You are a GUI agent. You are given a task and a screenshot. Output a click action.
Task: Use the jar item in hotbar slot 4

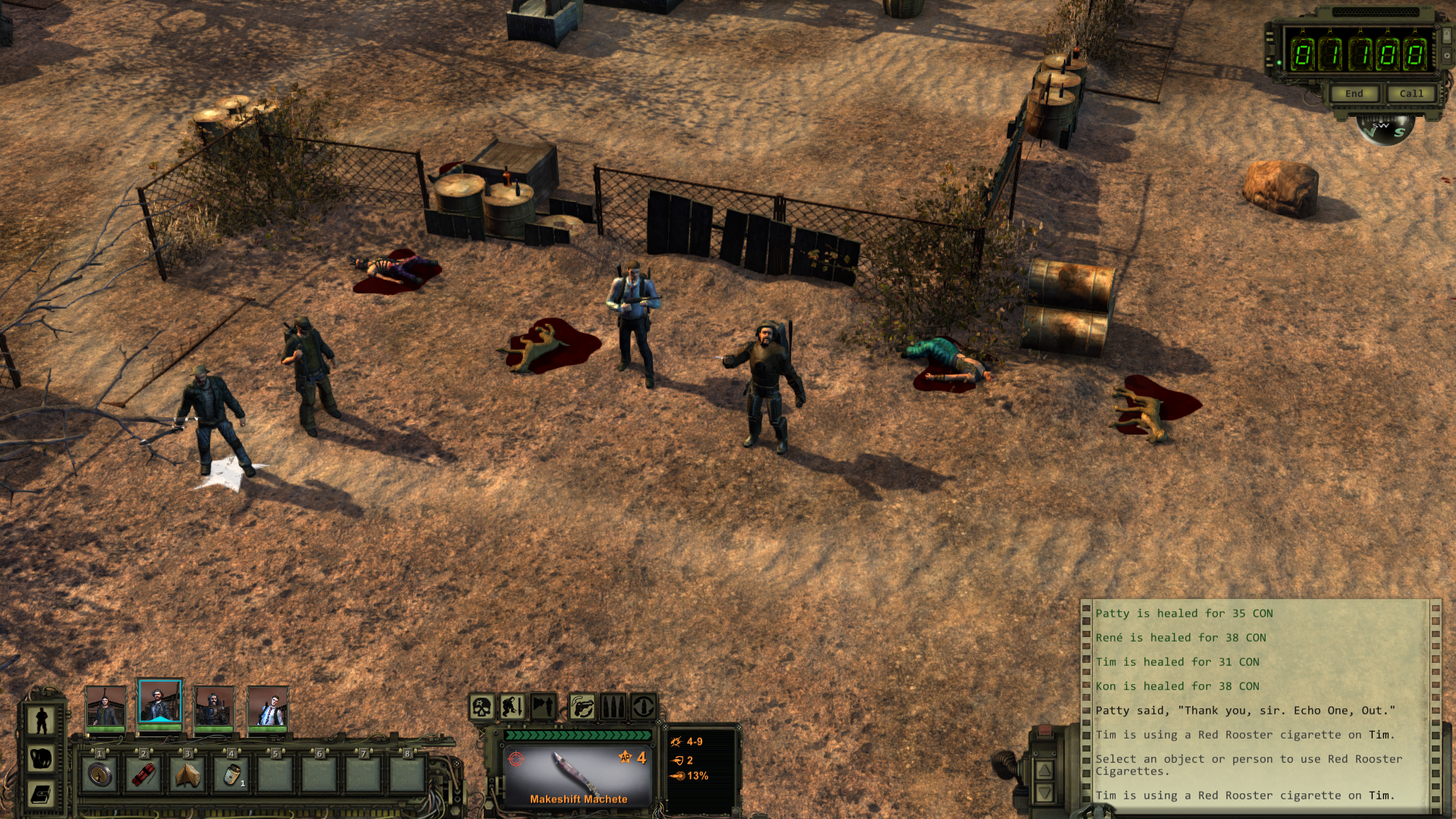point(231,774)
